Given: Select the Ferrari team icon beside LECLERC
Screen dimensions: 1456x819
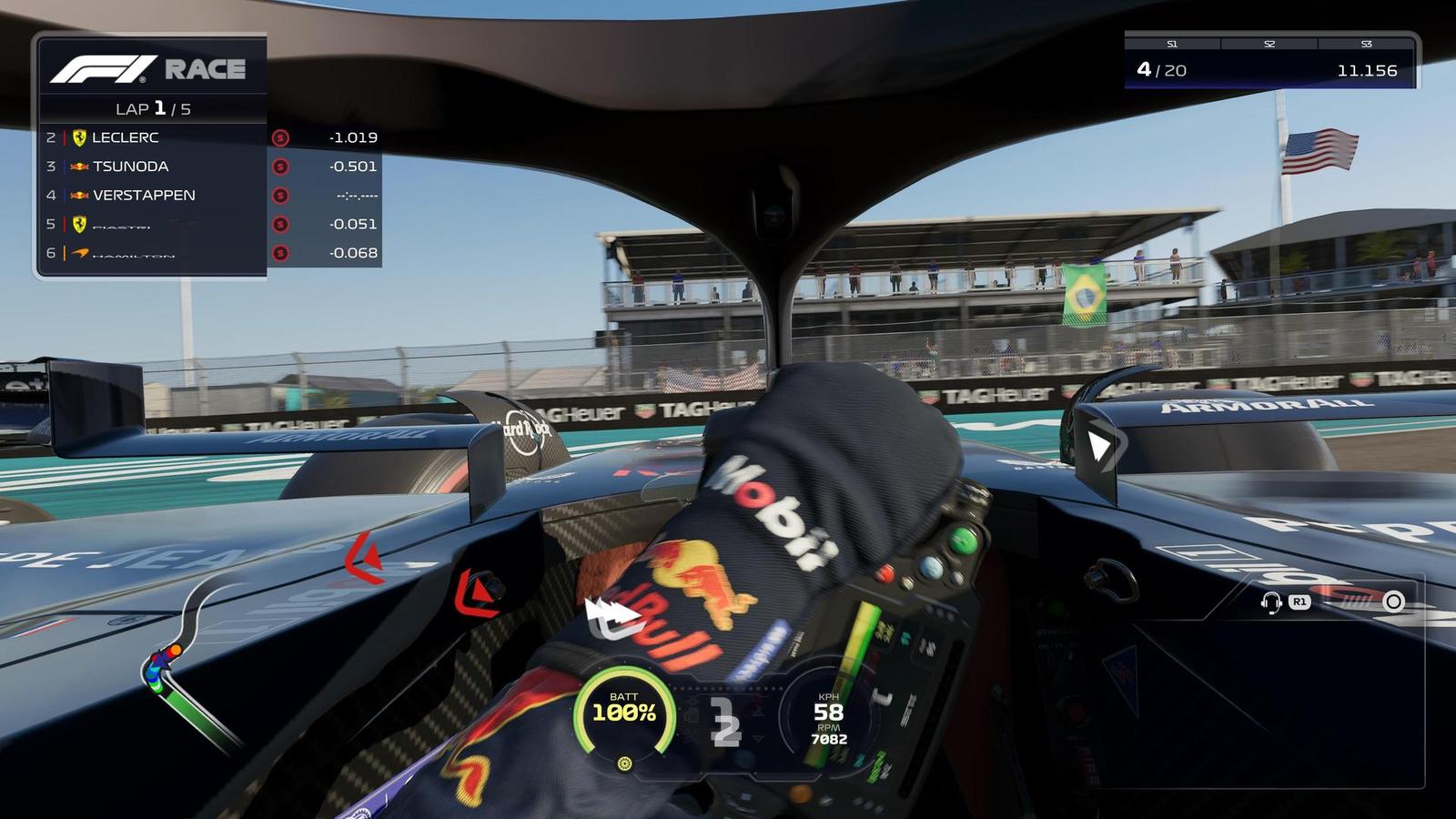Looking at the screenshot, I should [x=78, y=137].
